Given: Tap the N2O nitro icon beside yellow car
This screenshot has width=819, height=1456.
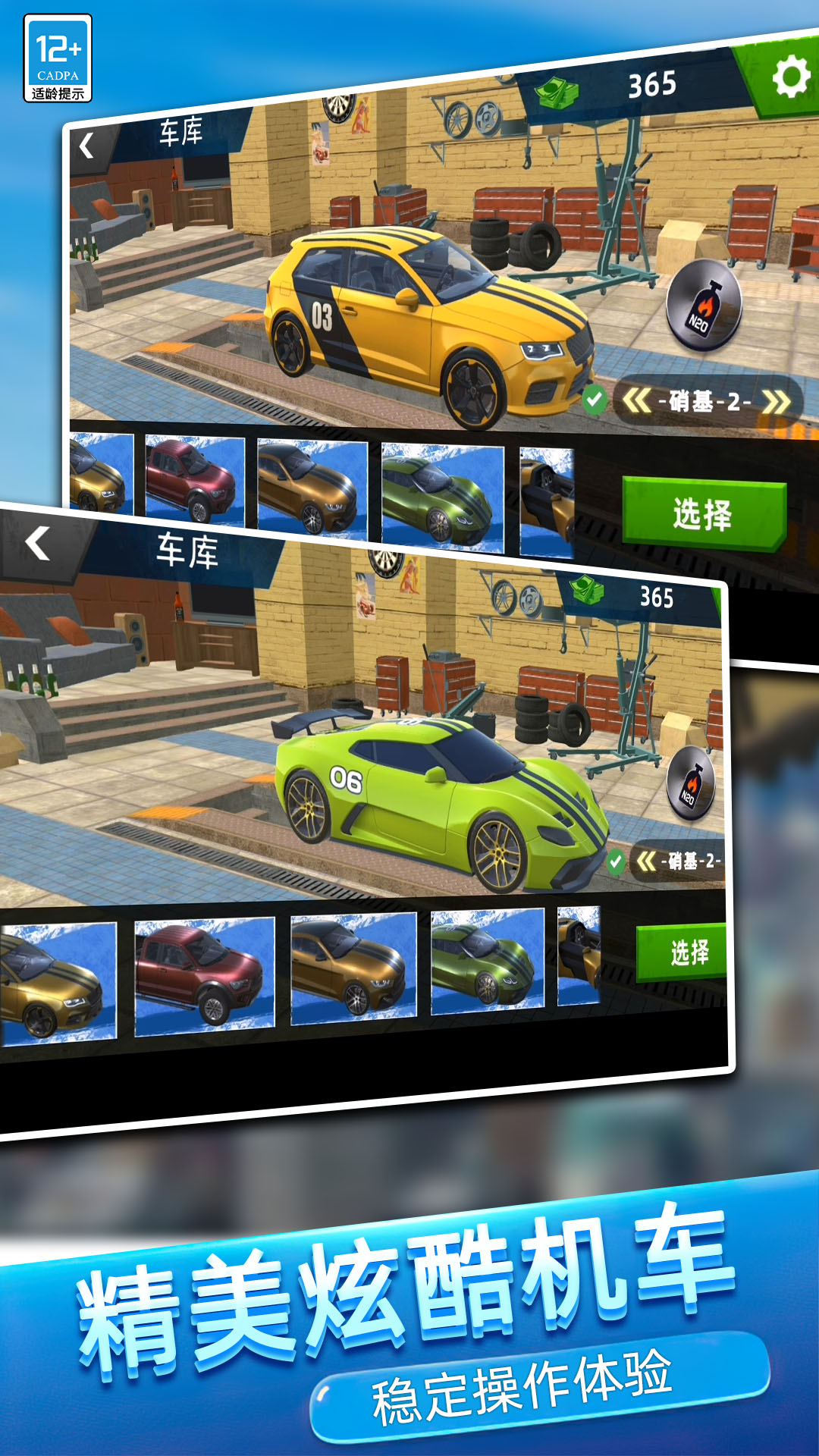Looking at the screenshot, I should pos(703,305).
